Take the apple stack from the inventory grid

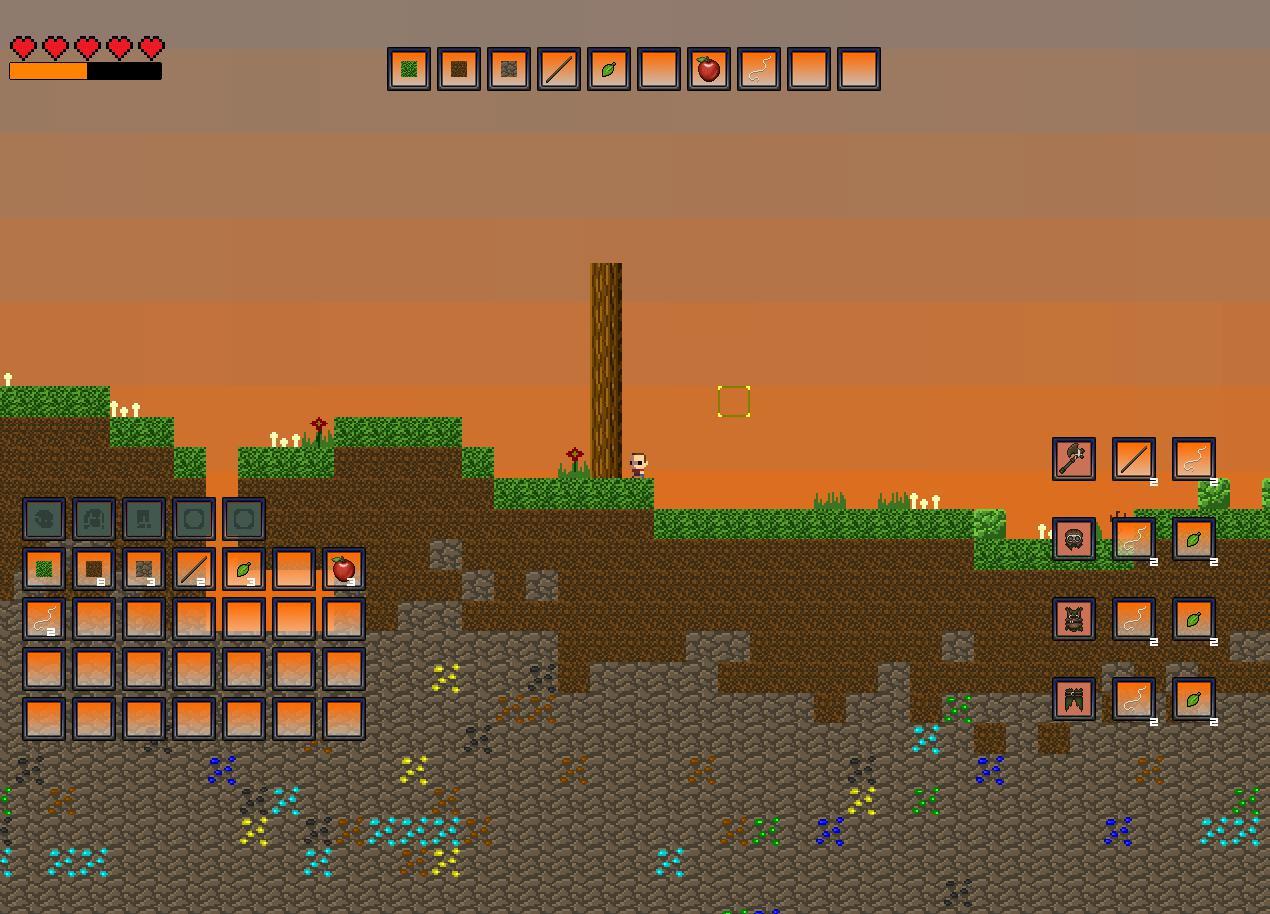pos(344,569)
